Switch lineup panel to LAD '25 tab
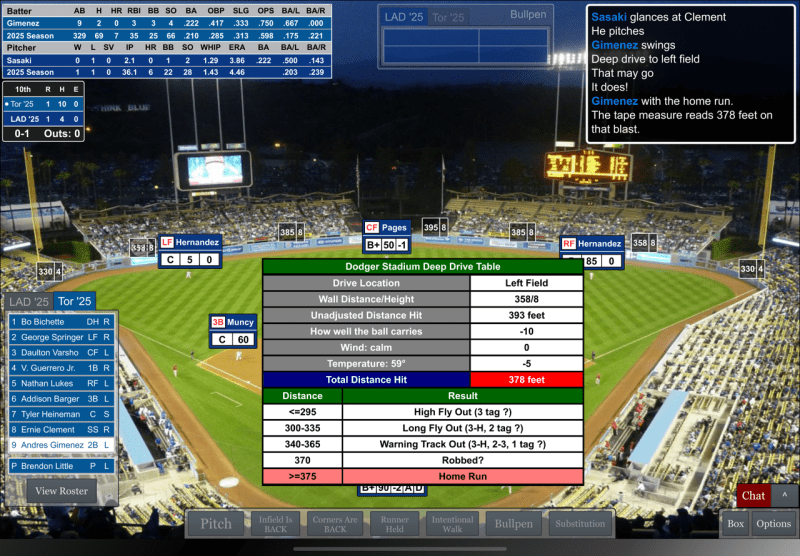The image size is (800, 556). (x=28, y=301)
